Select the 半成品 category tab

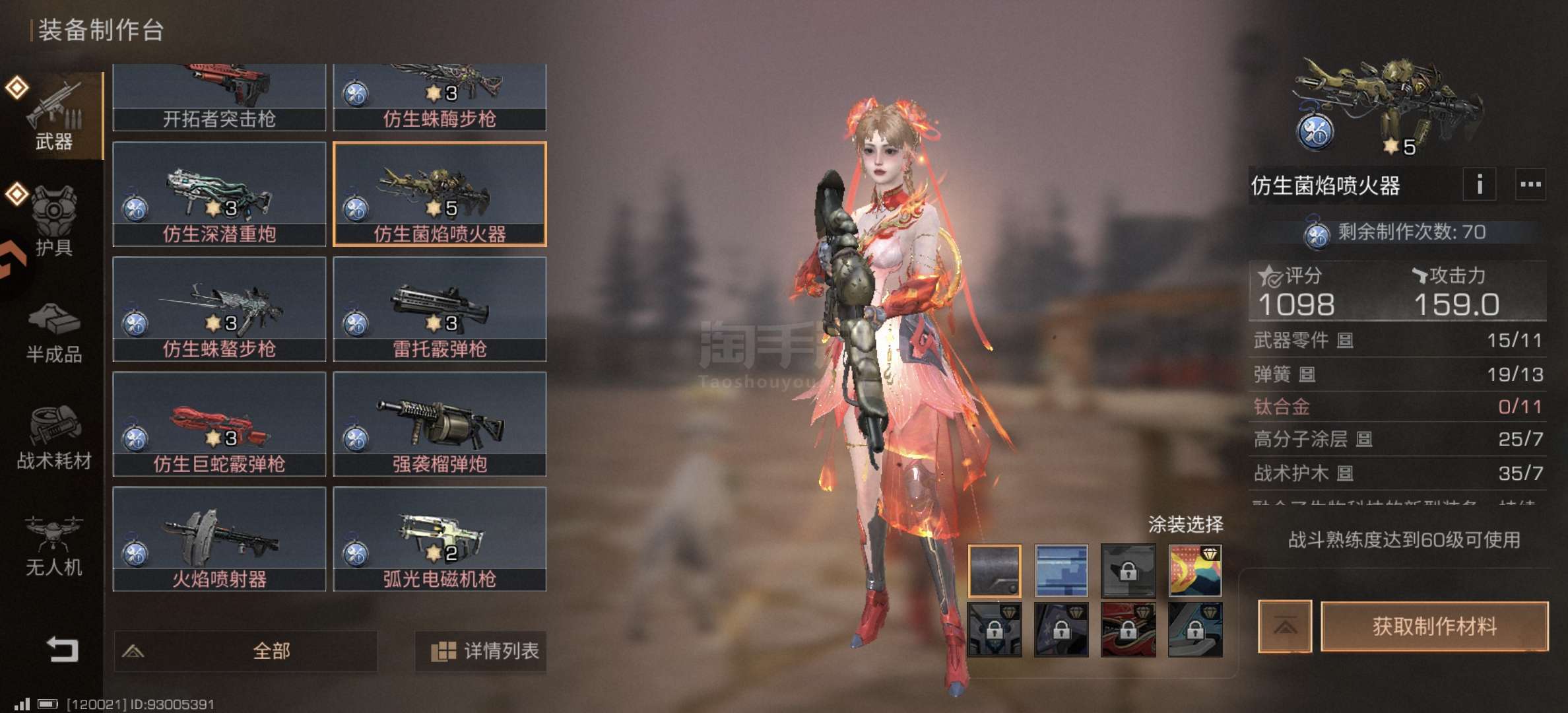[x=53, y=333]
